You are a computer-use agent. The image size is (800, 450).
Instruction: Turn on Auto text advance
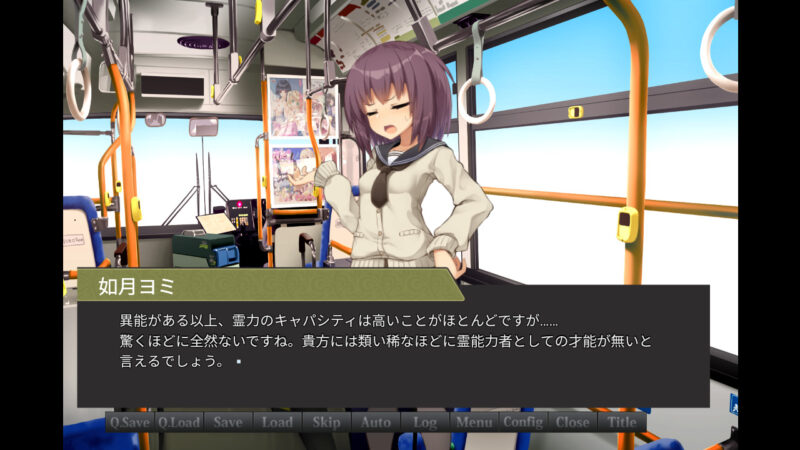coord(376,422)
